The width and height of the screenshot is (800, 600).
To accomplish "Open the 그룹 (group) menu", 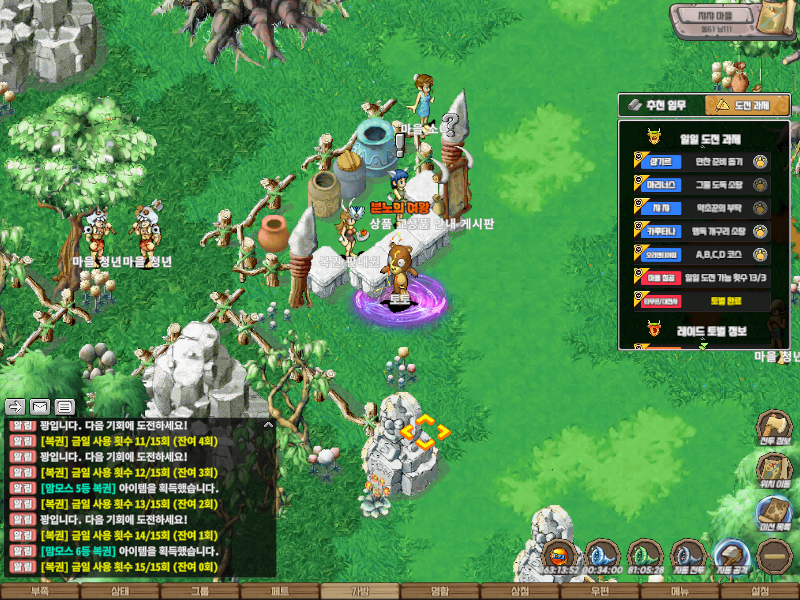I will pyautogui.click(x=200, y=591).
